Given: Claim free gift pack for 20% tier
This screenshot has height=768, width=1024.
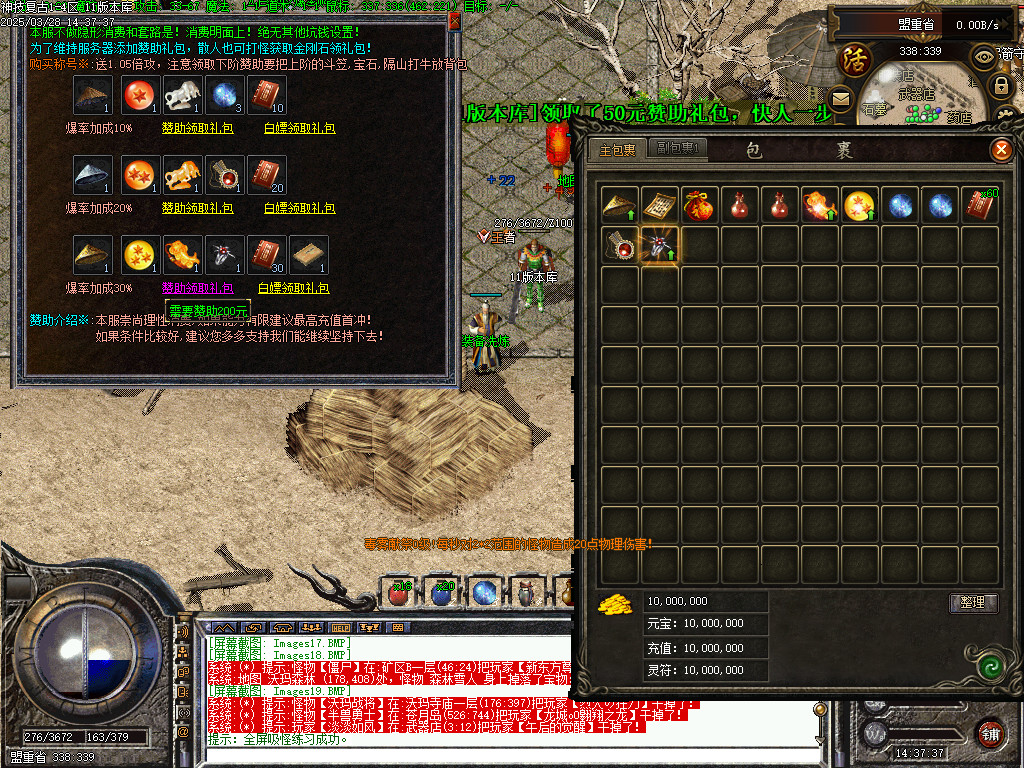Looking at the screenshot, I should coord(298,208).
